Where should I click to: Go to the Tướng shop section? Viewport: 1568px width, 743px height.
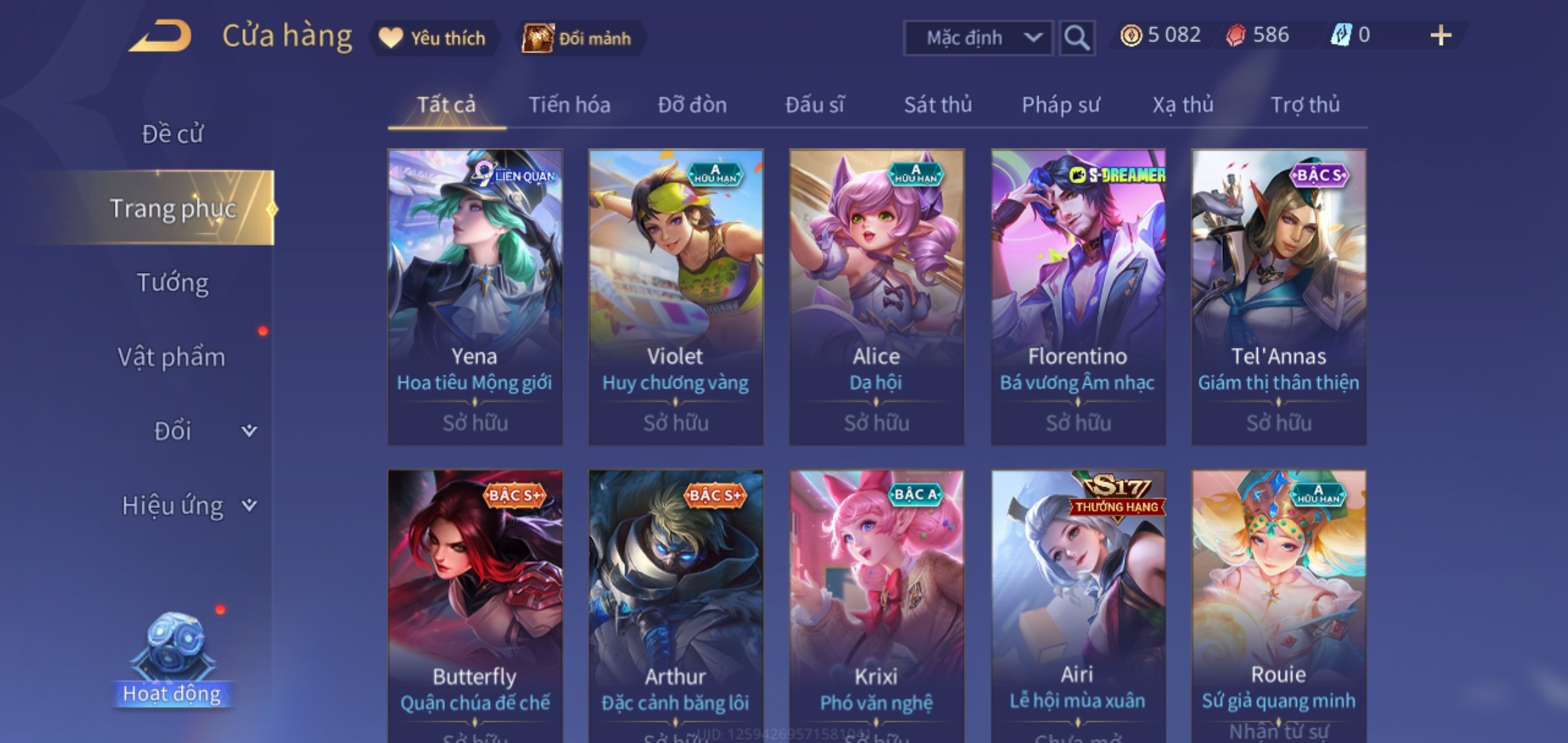click(x=172, y=283)
